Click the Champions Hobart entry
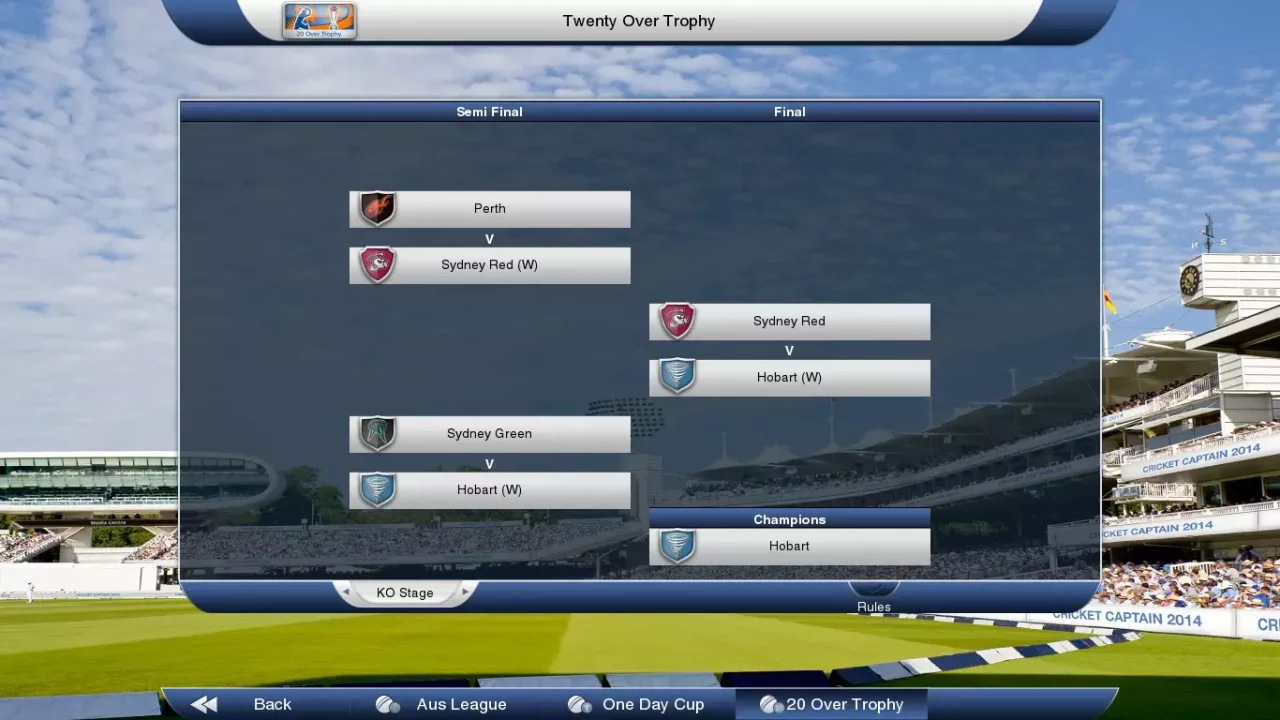Viewport: 1280px width, 720px height. coord(790,546)
